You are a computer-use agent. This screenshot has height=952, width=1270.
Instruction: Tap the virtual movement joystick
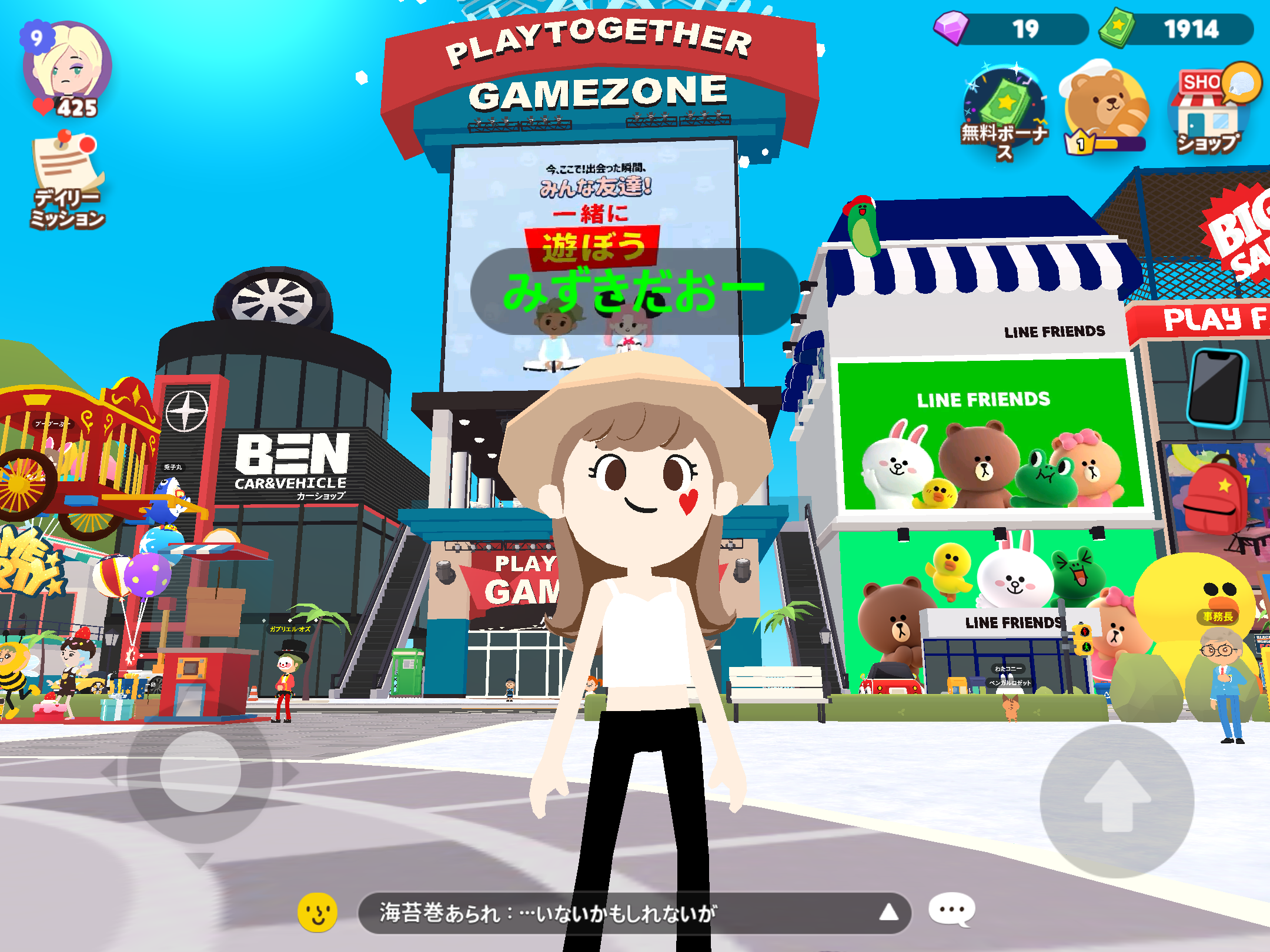200,771
